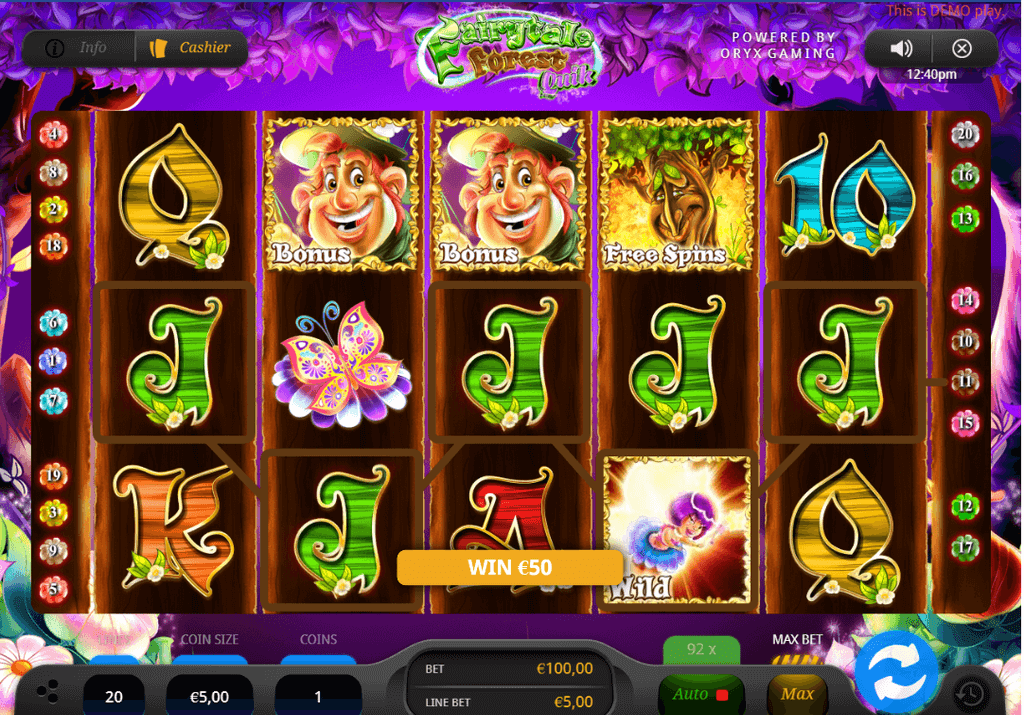Select payline marker 19
Screen dimensions: 1024x715
[53, 475]
